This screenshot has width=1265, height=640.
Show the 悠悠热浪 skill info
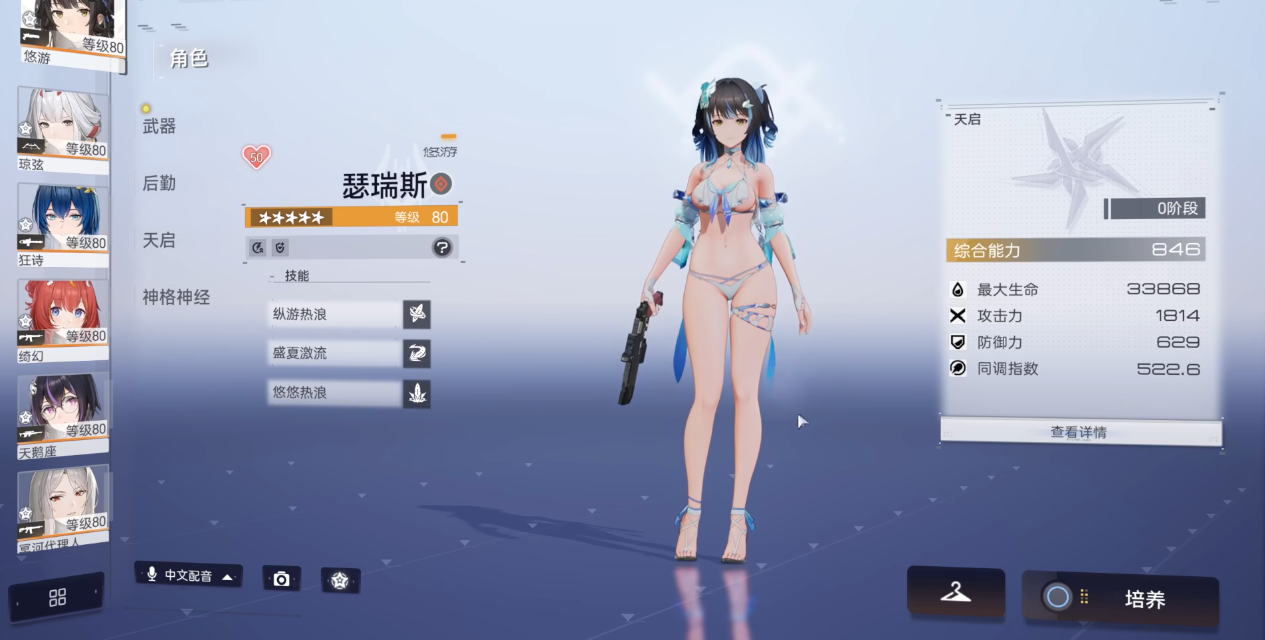(335, 393)
